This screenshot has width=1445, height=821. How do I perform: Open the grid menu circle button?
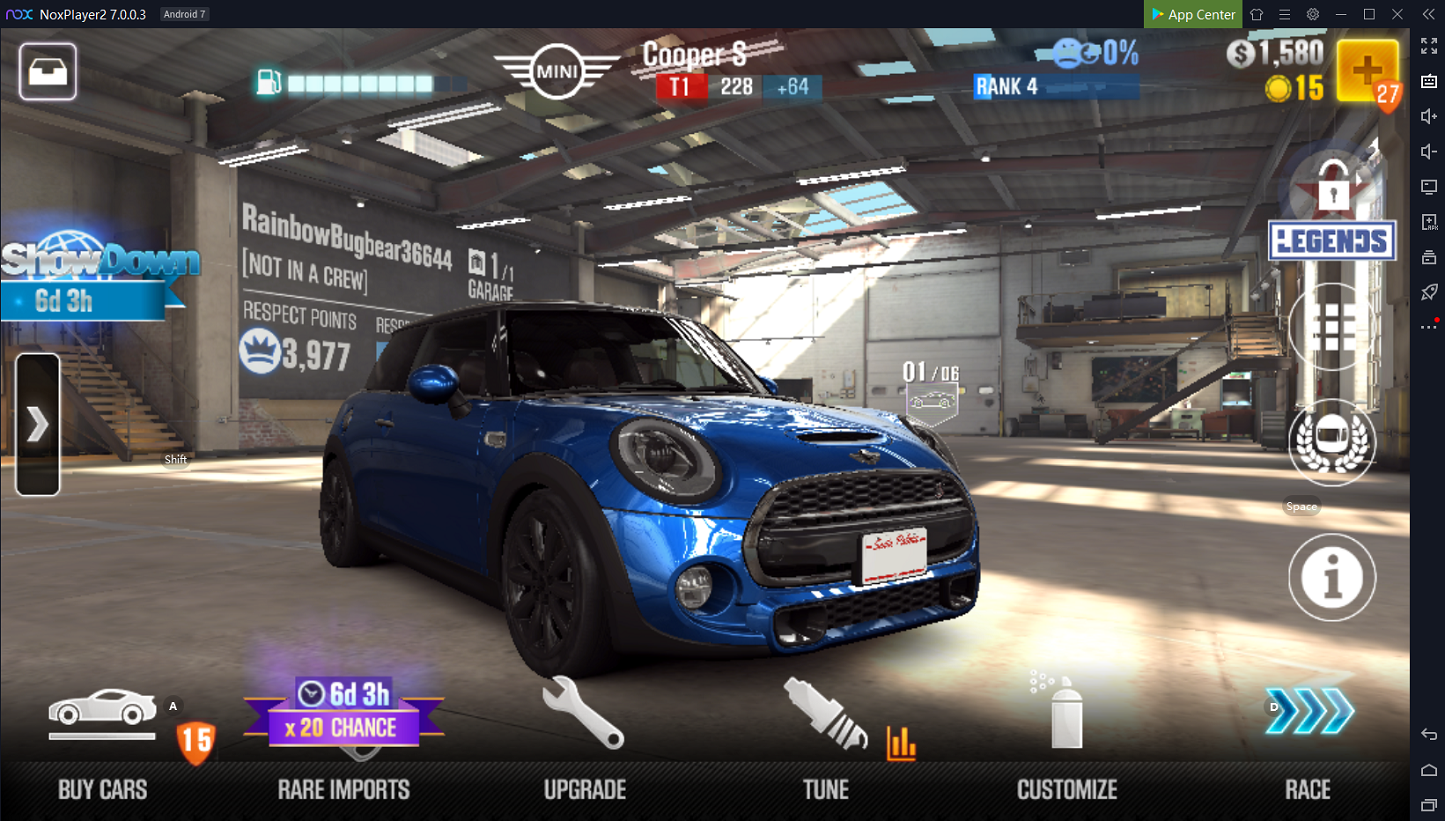pos(1332,327)
